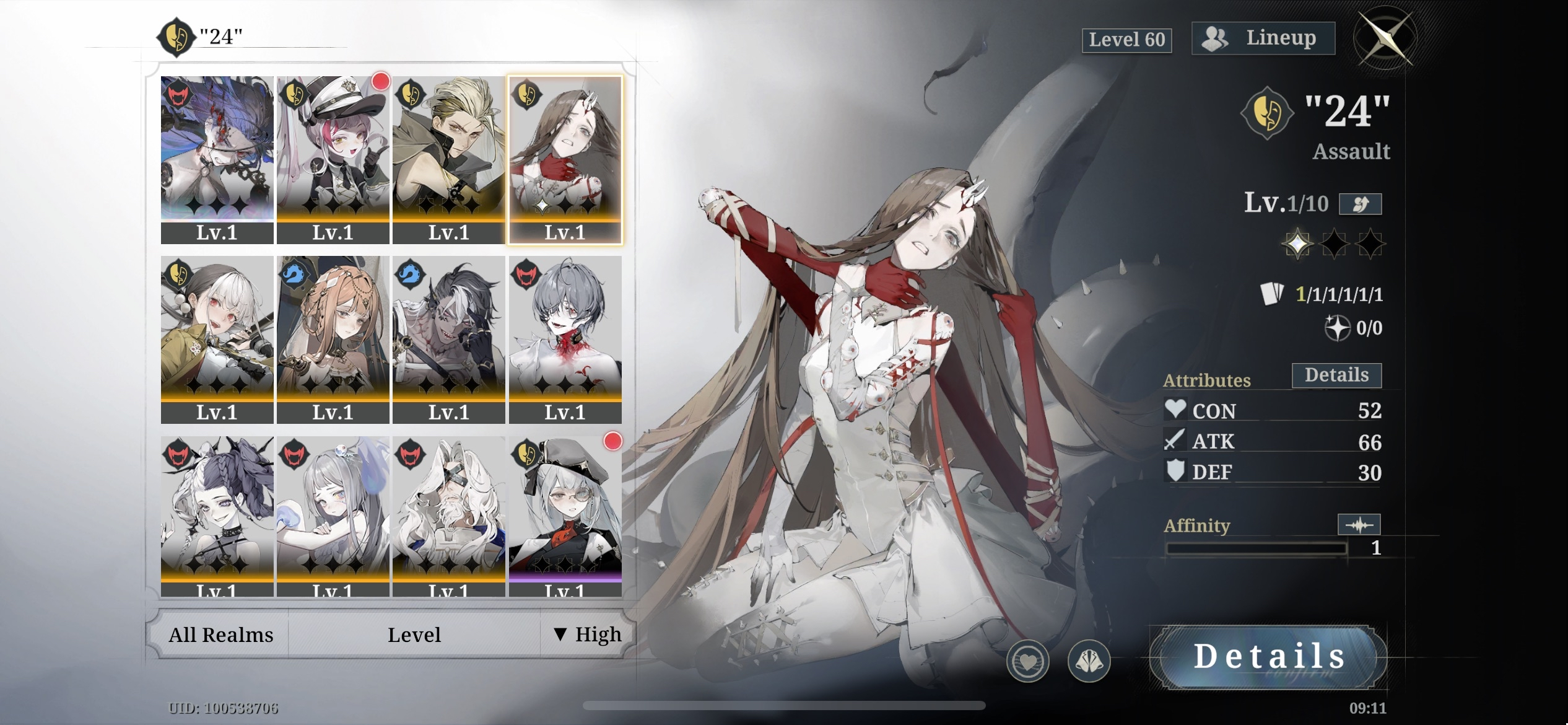This screenshot has height=725, width=1568.
Task: Select the character level-up arrow icon
Action: click(x=1360, y=204)
